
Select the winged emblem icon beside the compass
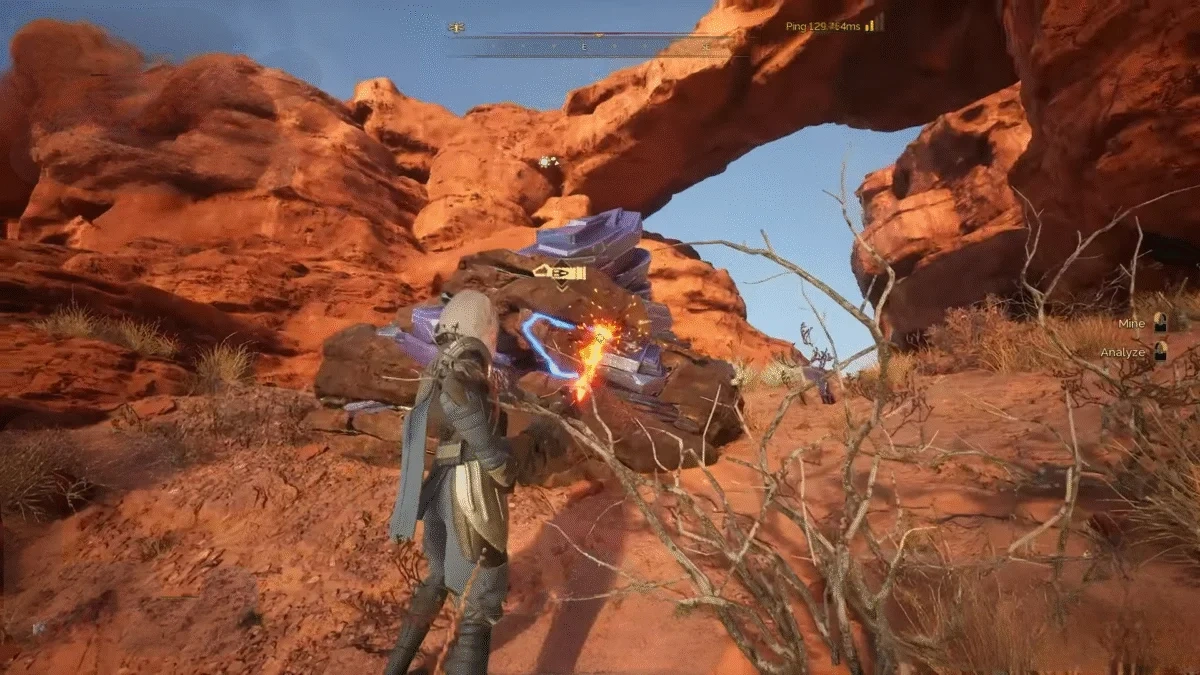click(457, 28)
